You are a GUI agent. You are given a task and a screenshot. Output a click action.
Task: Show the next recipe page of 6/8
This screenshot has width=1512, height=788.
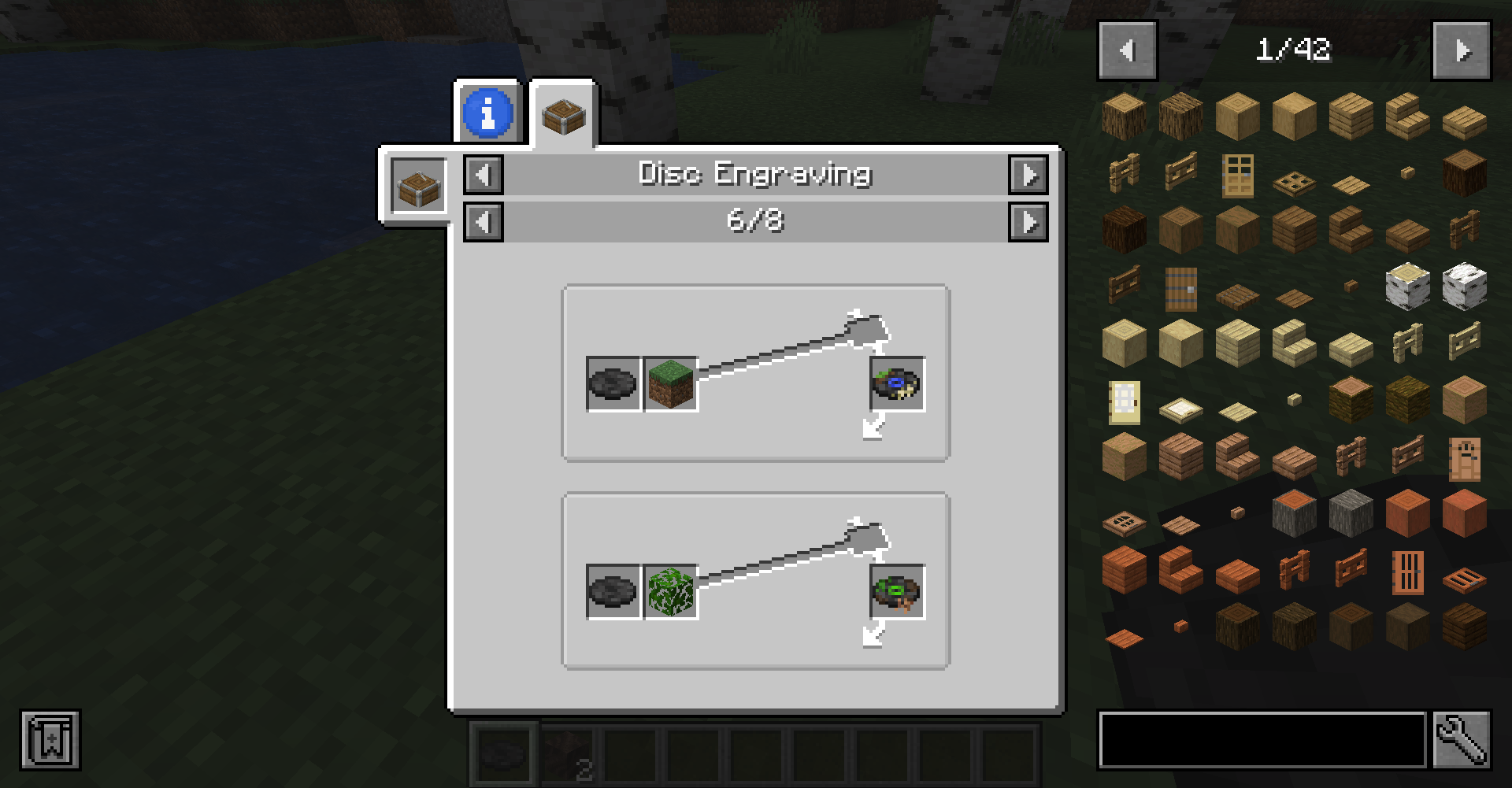click(x=1028, y=222)
